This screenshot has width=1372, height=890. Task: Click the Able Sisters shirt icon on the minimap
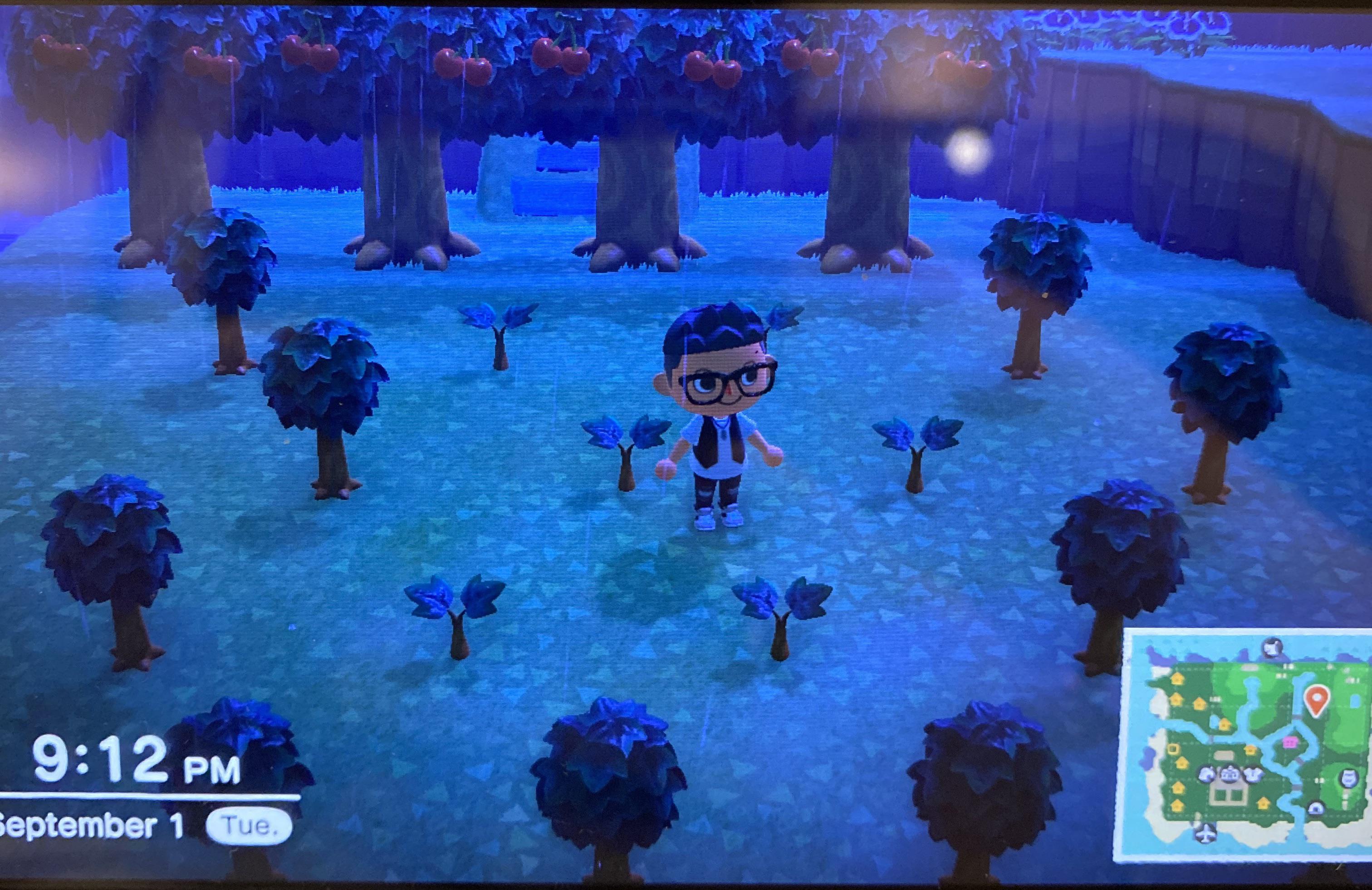pyautogui.click(x=1253, y=775)
